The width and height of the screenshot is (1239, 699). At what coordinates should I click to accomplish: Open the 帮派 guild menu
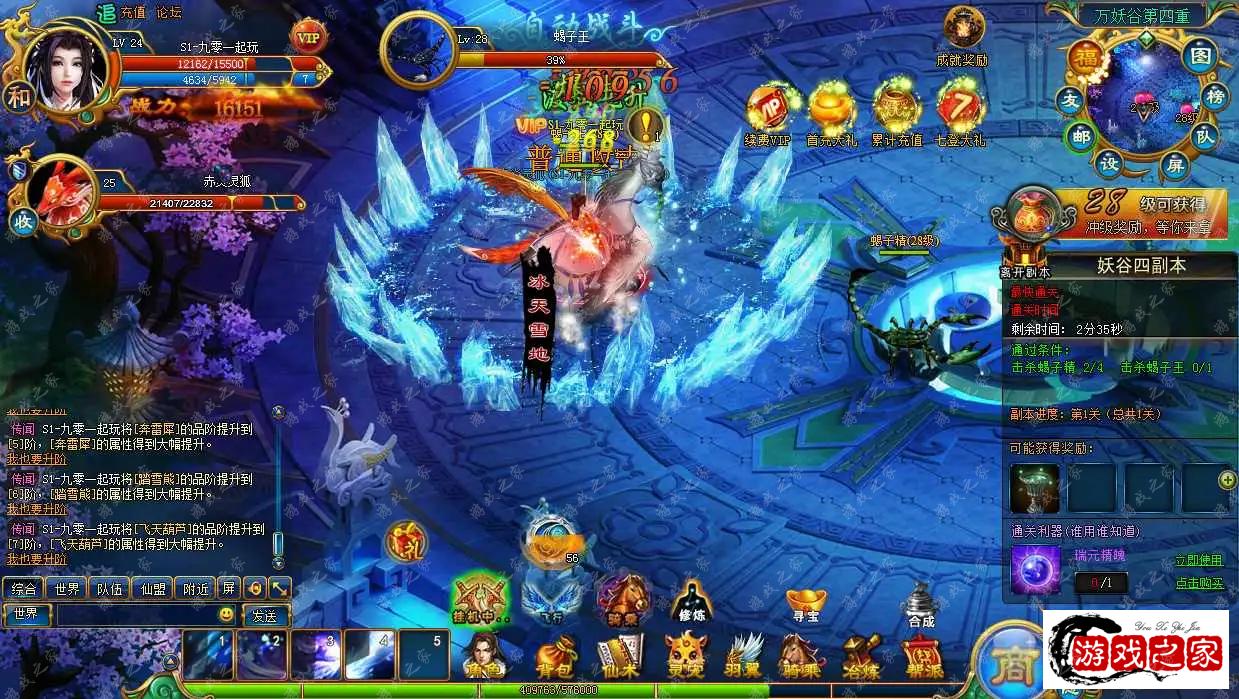point(921,656)
